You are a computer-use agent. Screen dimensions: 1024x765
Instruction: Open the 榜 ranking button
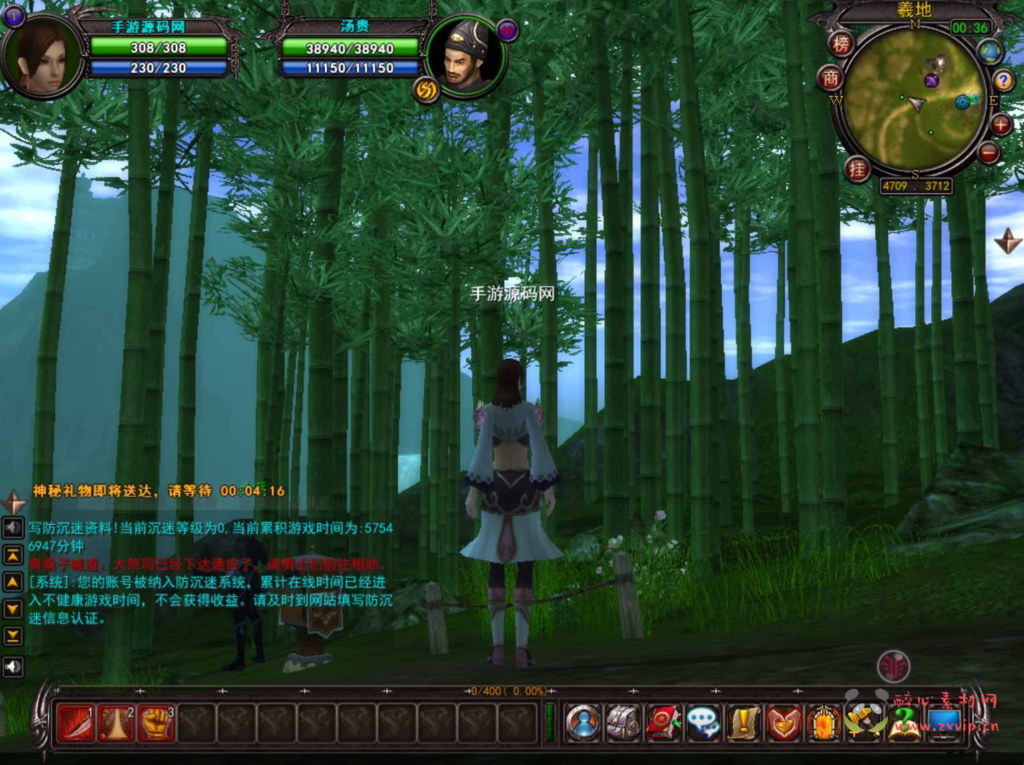[x=840, y=44]
